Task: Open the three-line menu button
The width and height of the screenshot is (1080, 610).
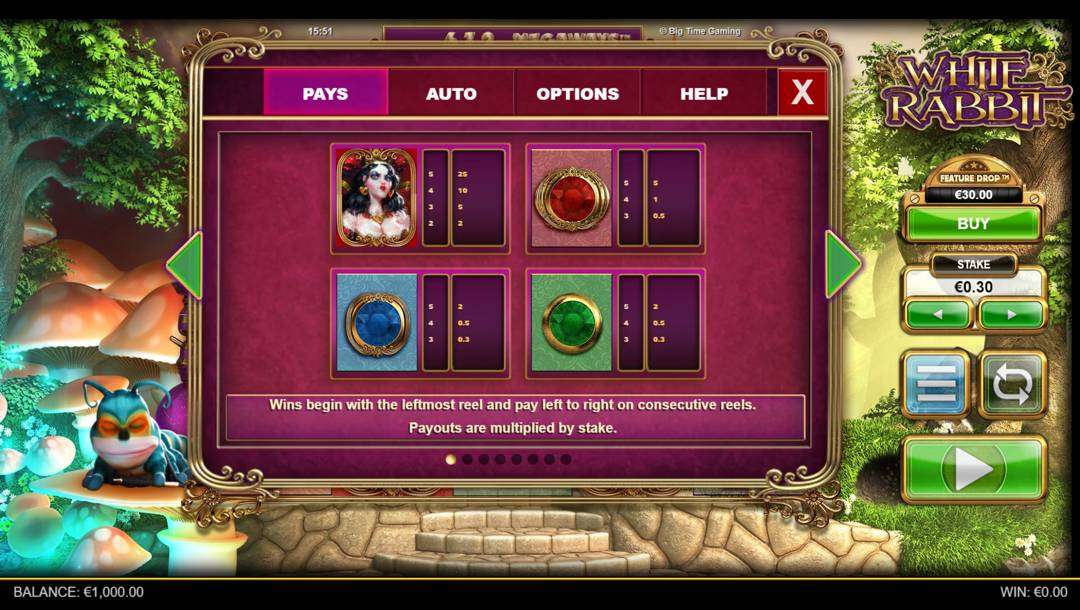Action: 935,383
